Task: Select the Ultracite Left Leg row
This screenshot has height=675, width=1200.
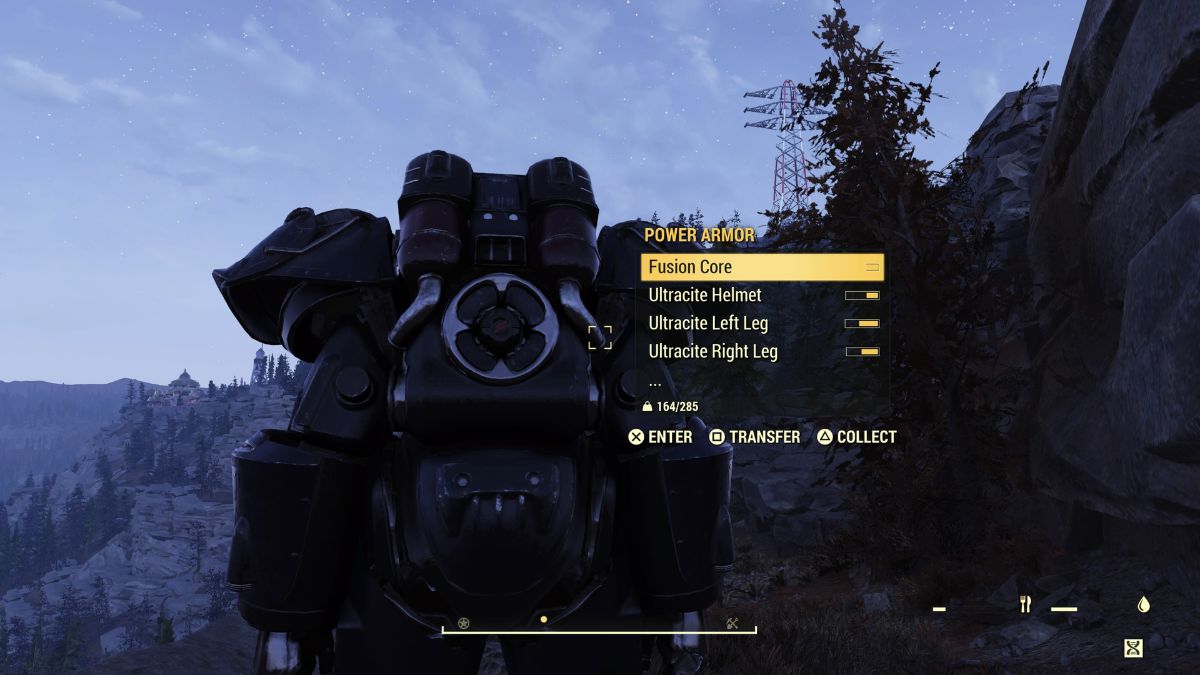Action: point(762,323)
